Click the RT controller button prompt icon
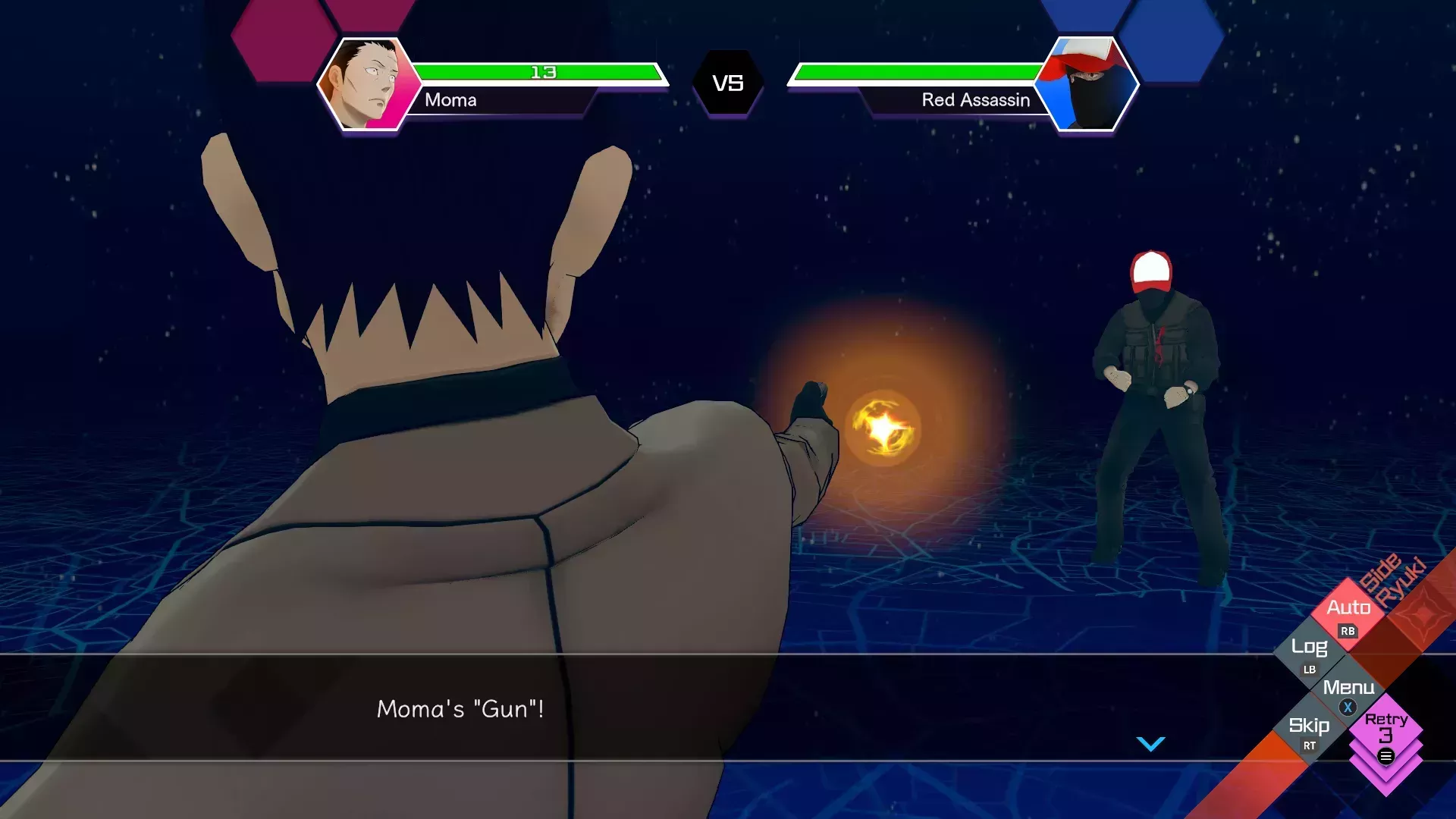 coord(1308,746)
